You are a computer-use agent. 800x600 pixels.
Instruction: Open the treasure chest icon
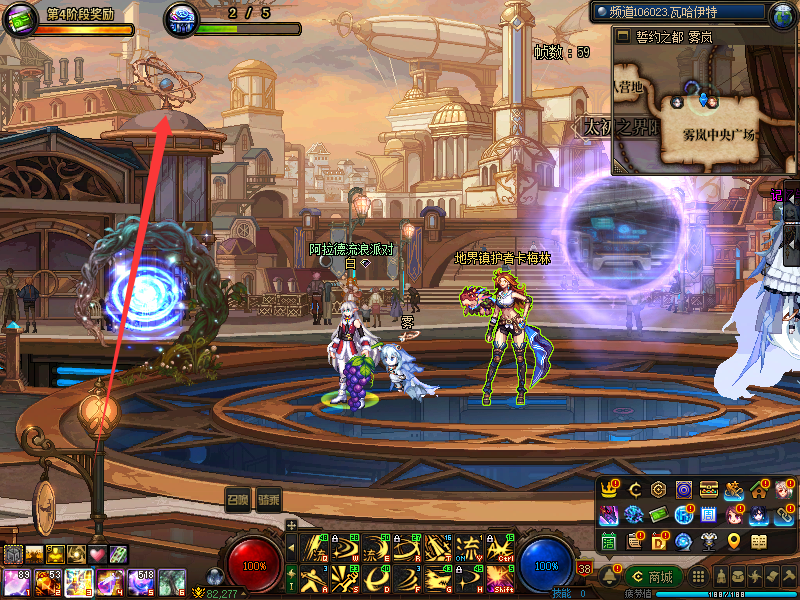click(x=709, y=489)
